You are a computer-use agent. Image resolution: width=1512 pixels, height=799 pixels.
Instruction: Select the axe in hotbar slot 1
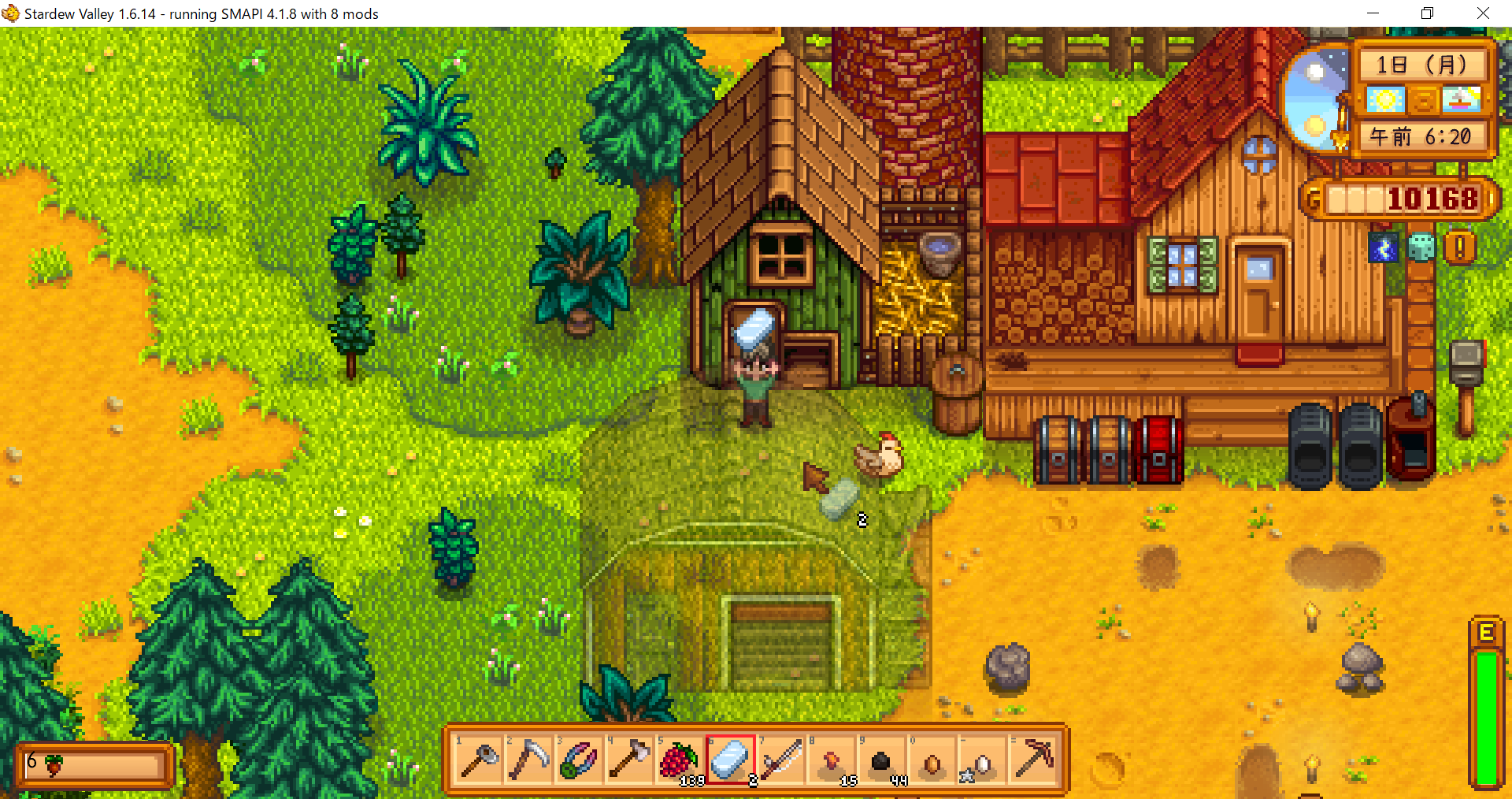(x=478, y=760)
